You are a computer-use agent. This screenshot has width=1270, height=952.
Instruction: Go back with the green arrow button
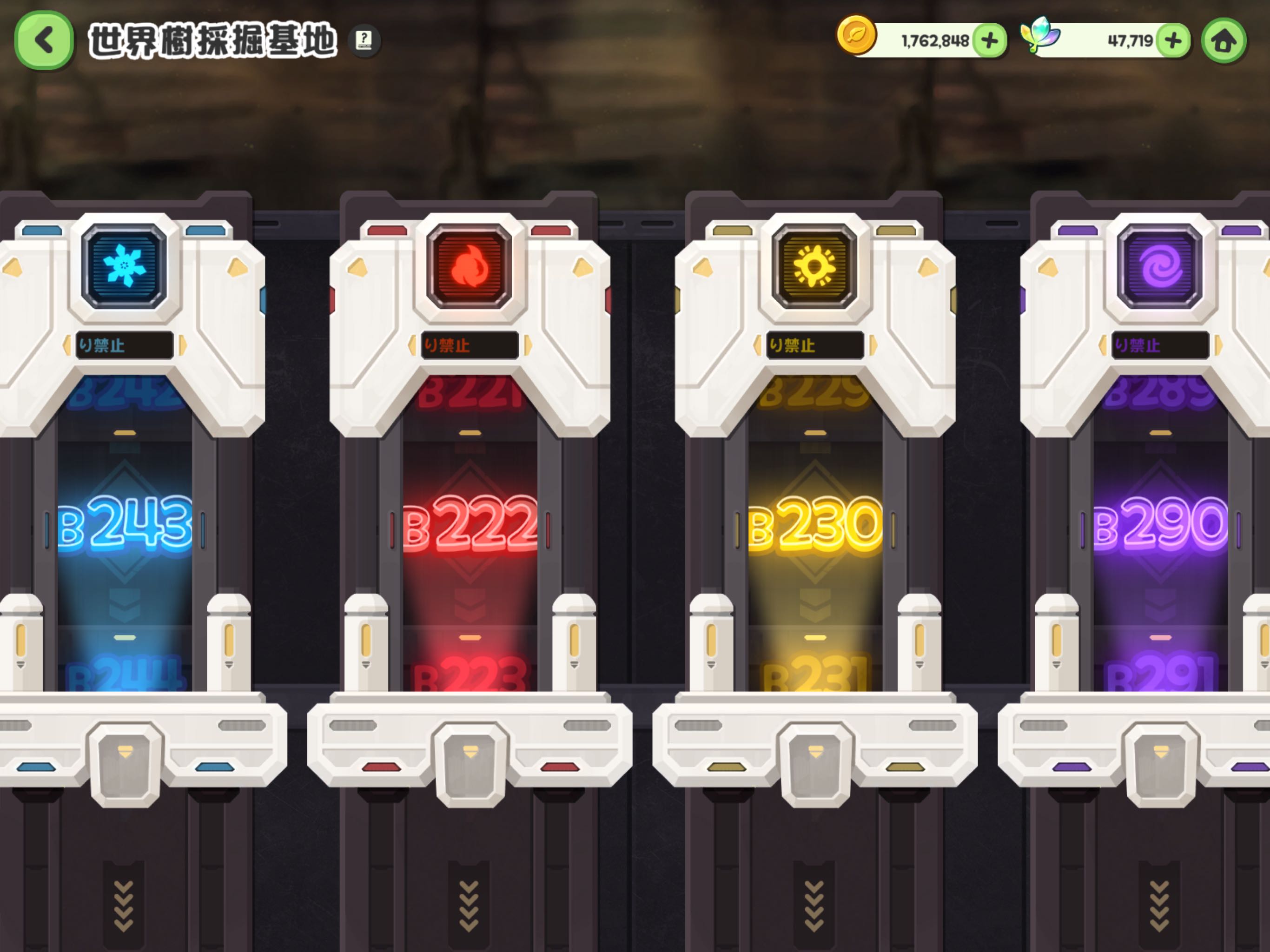coord(44,40)
